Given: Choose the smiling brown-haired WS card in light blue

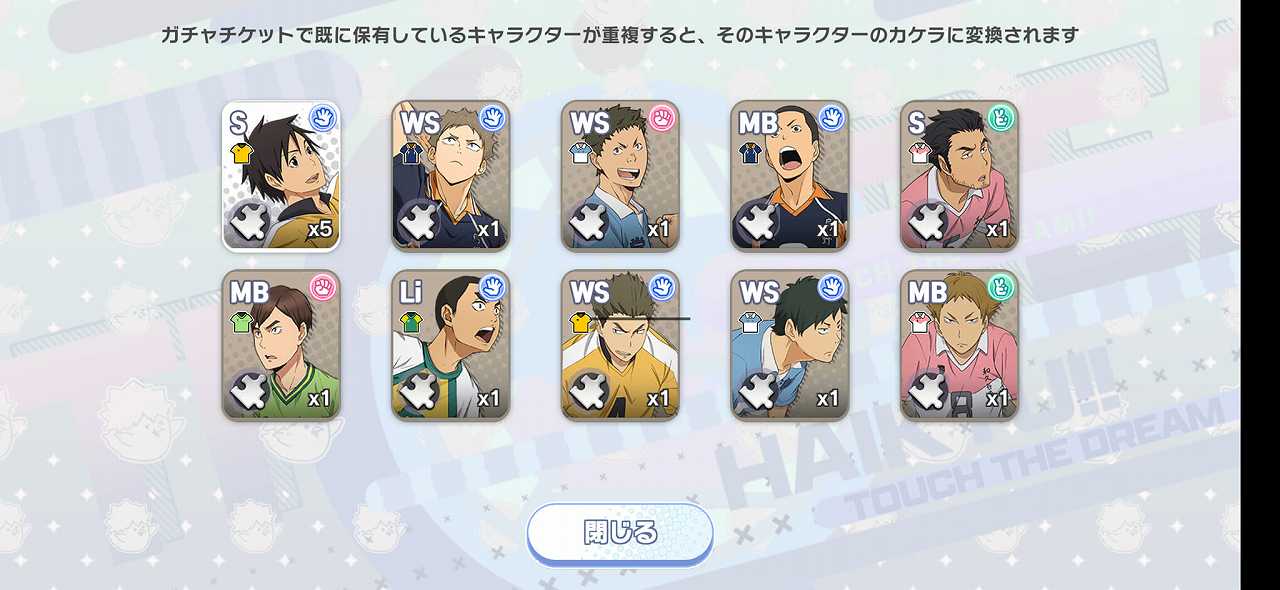Looking at the screenshot, I should pyautogui.click(x=620, y=176).
